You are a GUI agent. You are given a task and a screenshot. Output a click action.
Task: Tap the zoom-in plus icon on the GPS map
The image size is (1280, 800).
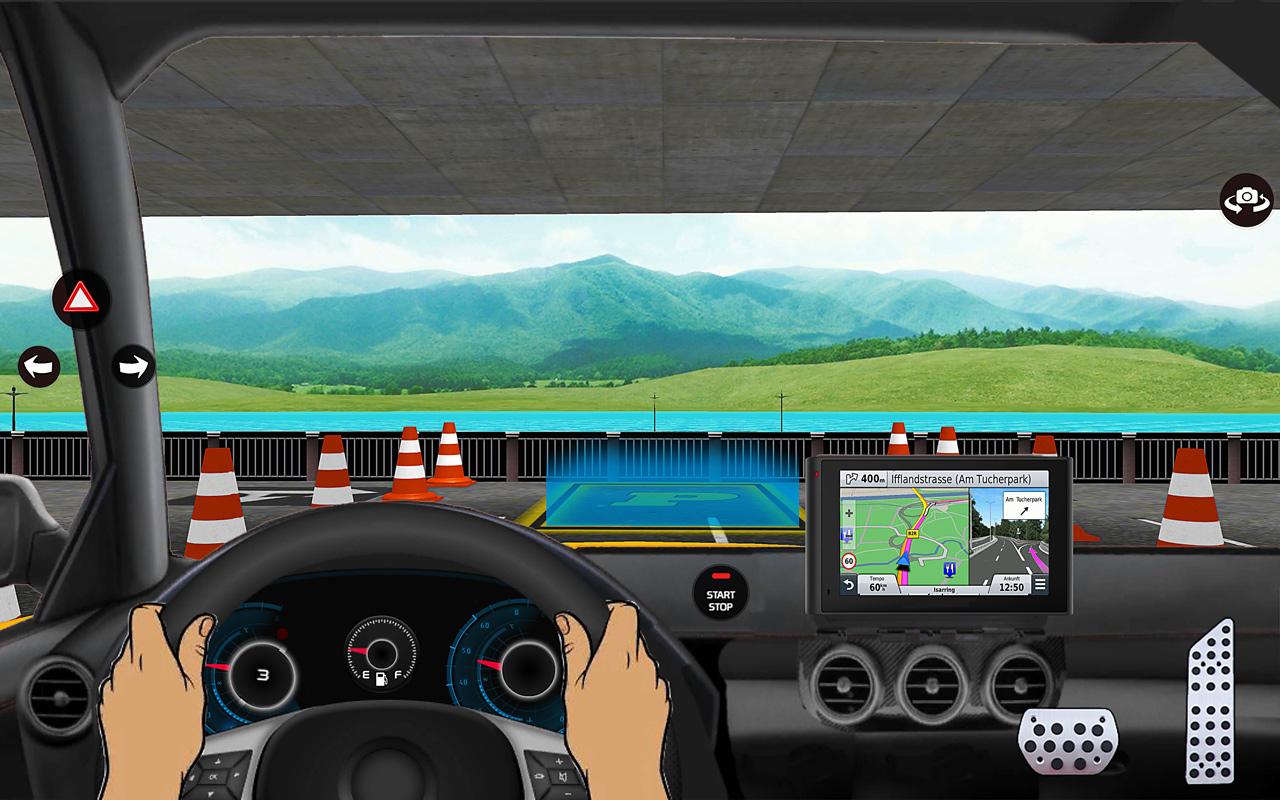[849, 512]
